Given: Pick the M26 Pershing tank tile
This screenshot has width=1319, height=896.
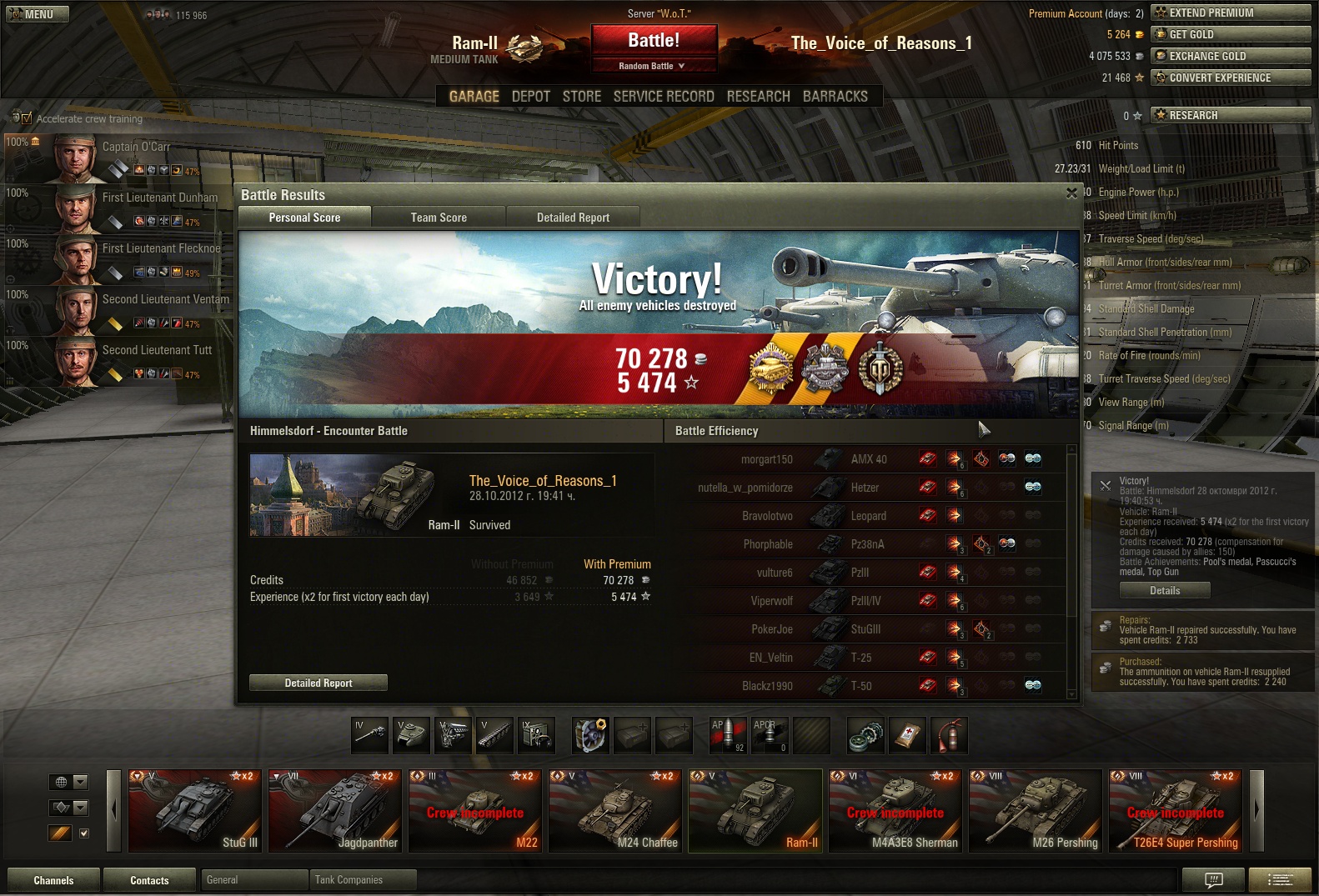Looking at the screenshot, I should tap(1036, 810).
